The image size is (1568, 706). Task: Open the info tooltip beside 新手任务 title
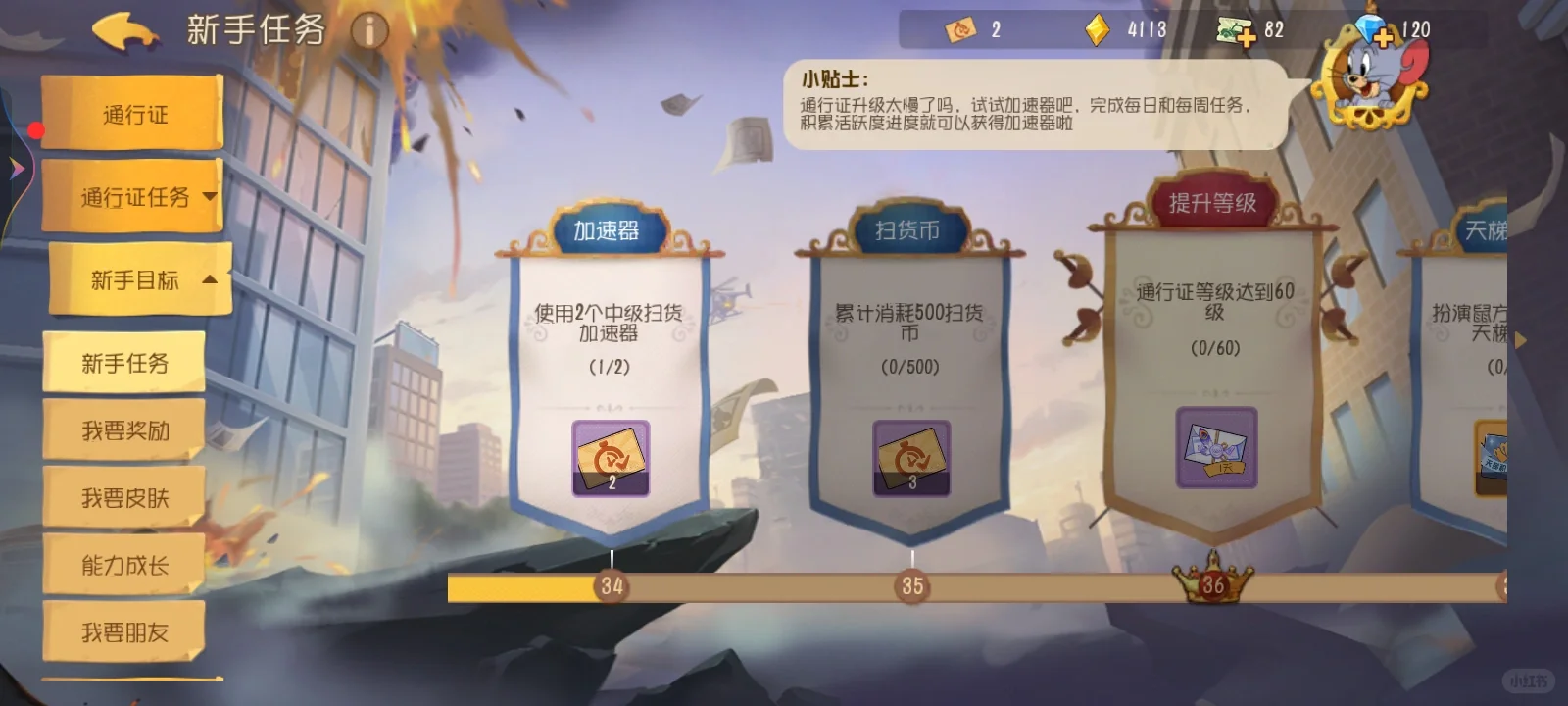tap(369, 30)
